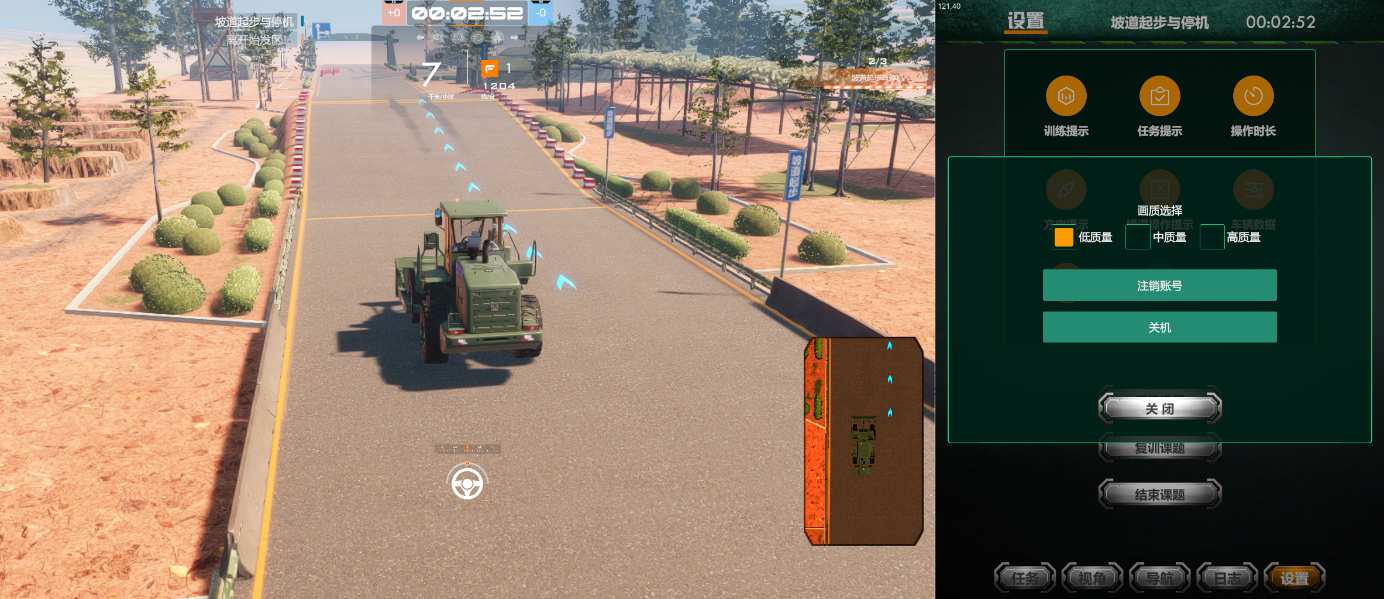The width and height of the screenshot is (1384, 599).
Task: Click the steering wheel indicator icon
Action: coord(466,483)
